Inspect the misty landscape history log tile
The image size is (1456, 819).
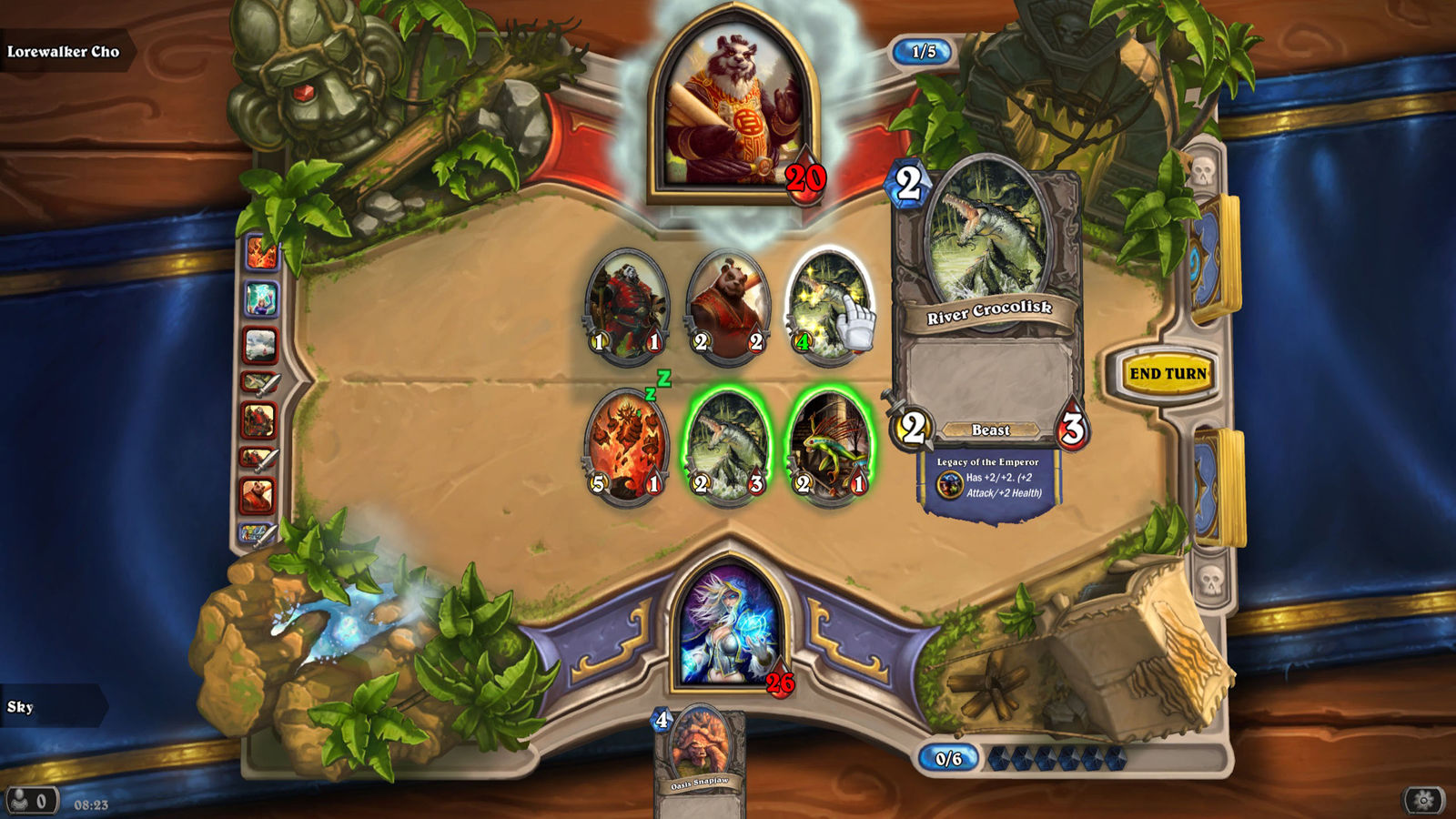[260, 345]
